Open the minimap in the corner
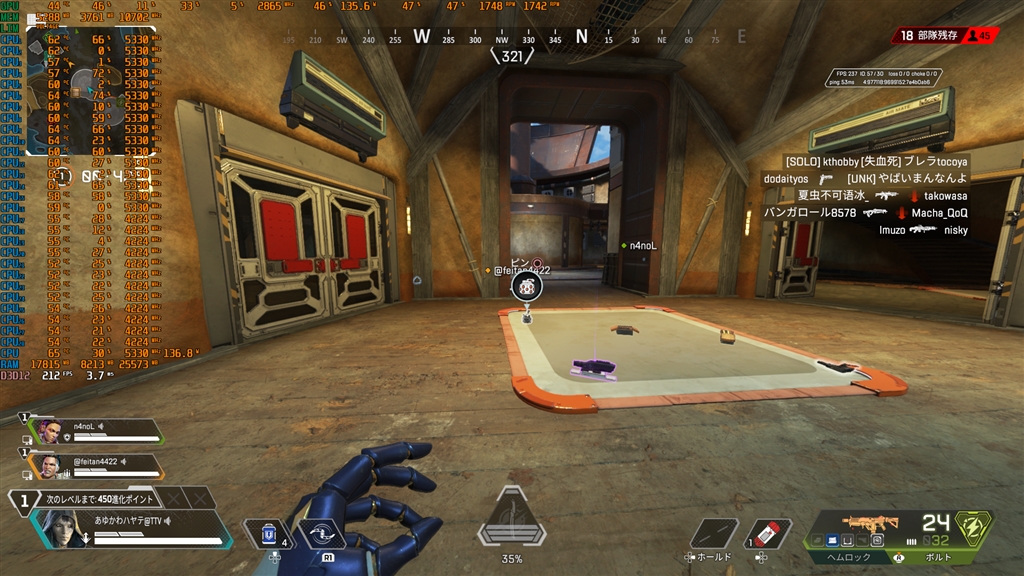 [x=90, y=90]
